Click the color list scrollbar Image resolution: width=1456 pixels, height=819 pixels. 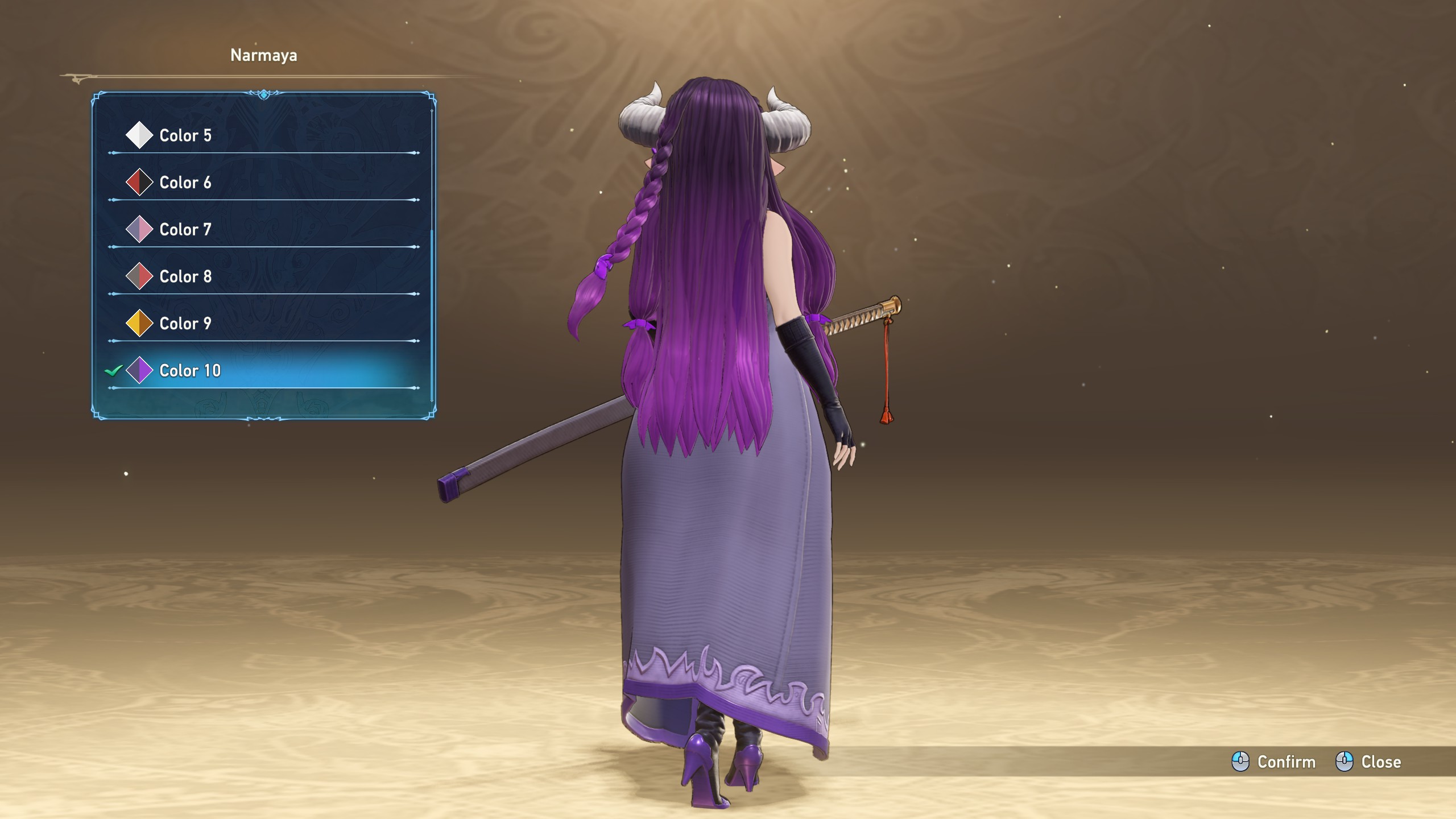coord(432,316)
